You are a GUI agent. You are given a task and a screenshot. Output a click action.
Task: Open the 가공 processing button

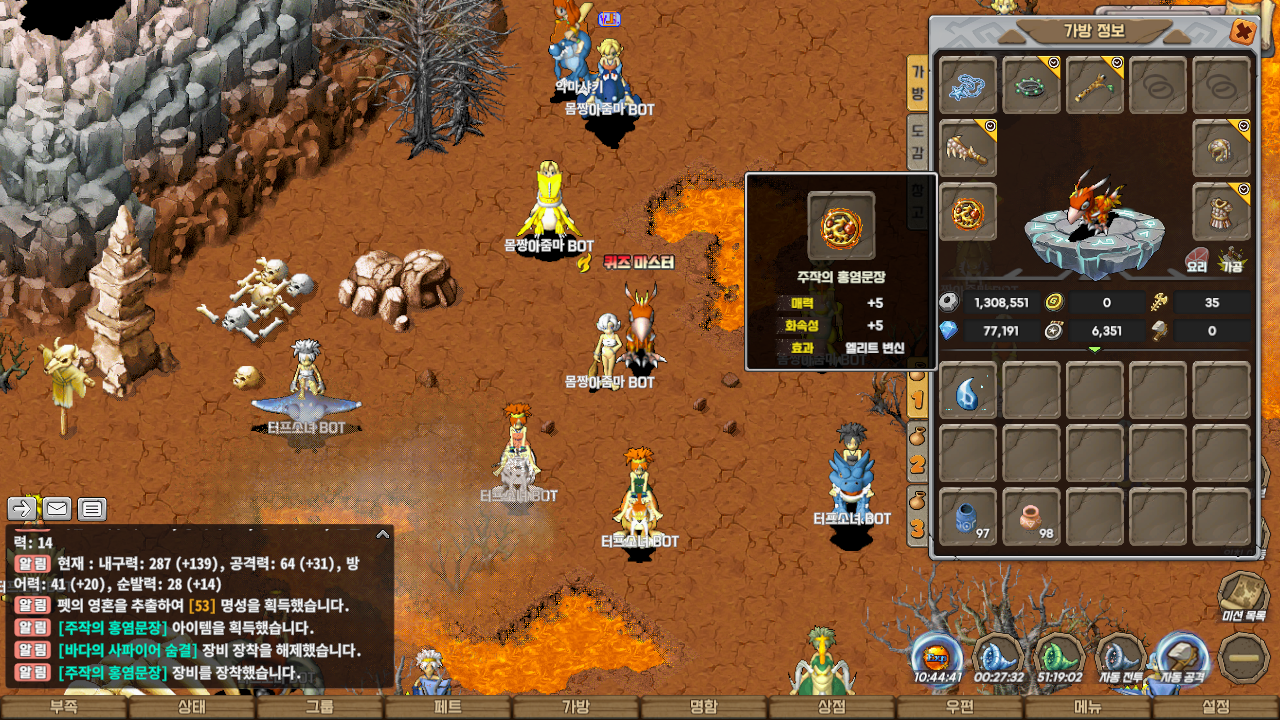[1231, 262]
